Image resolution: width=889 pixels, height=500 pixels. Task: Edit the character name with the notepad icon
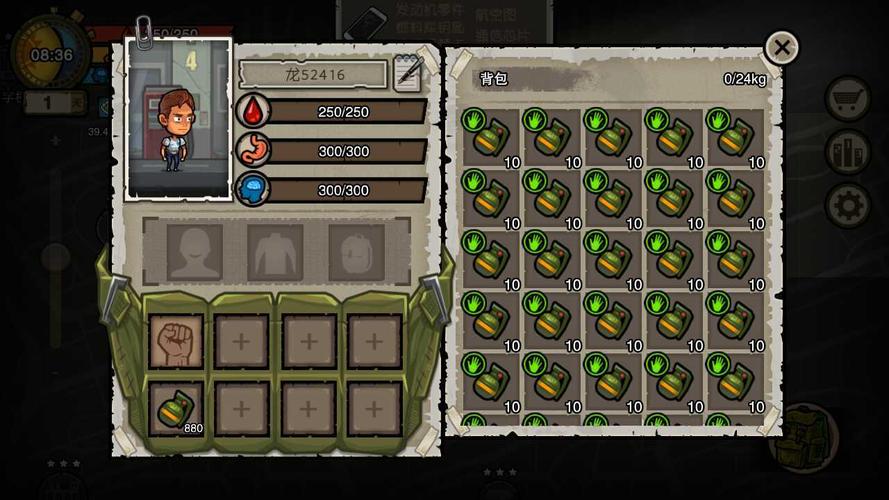(408, 74)
